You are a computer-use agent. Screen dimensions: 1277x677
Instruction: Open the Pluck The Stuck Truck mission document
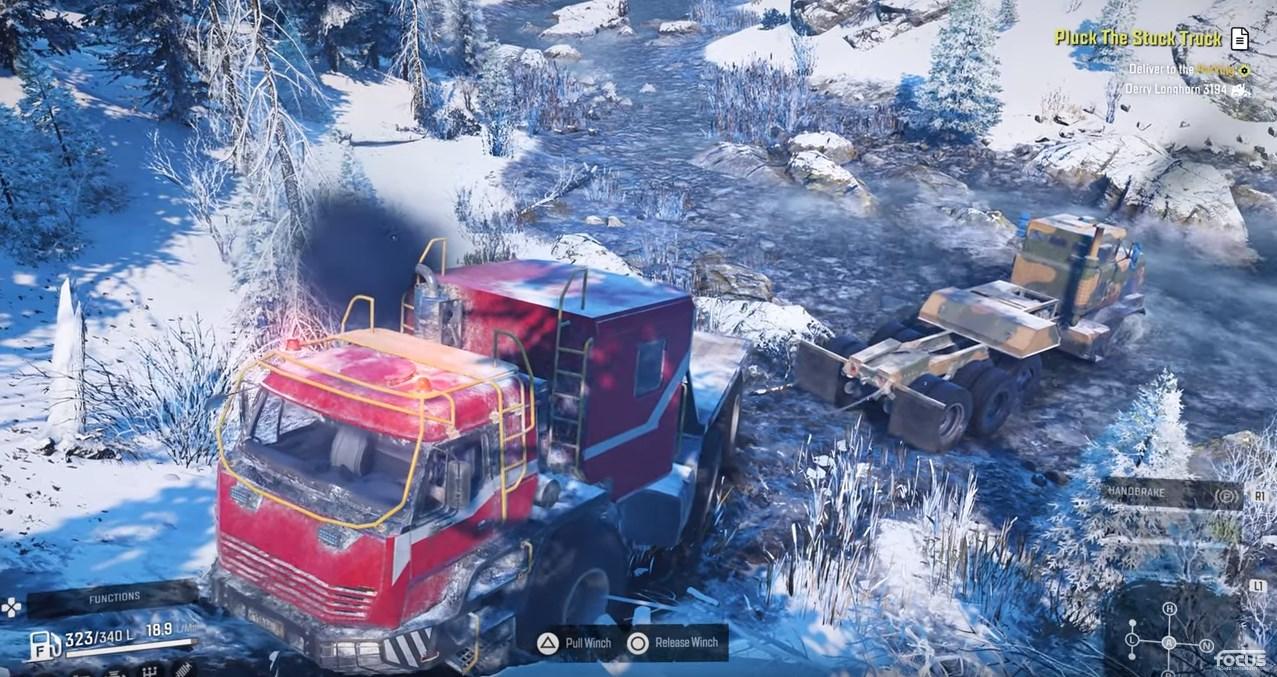coord(1240,39)
